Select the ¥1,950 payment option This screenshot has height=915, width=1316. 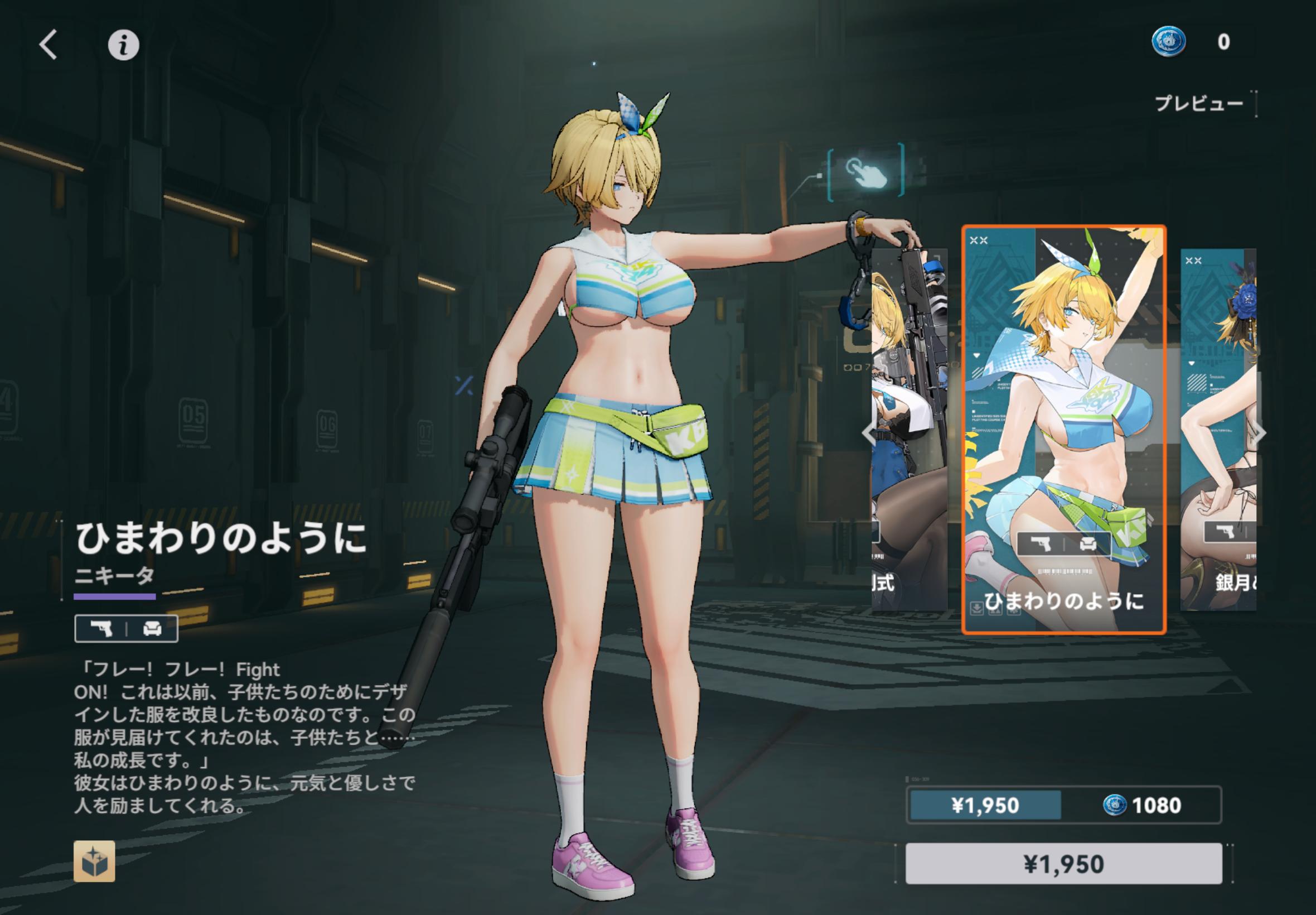[985, 806]
